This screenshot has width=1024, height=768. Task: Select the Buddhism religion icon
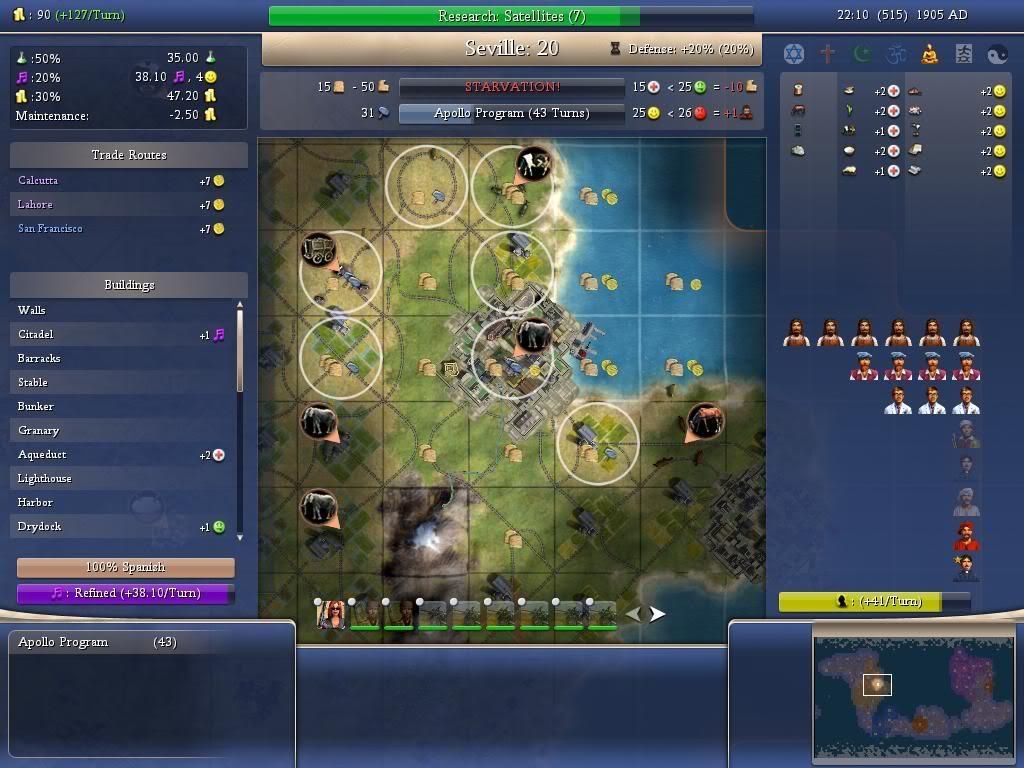(930, 54)
